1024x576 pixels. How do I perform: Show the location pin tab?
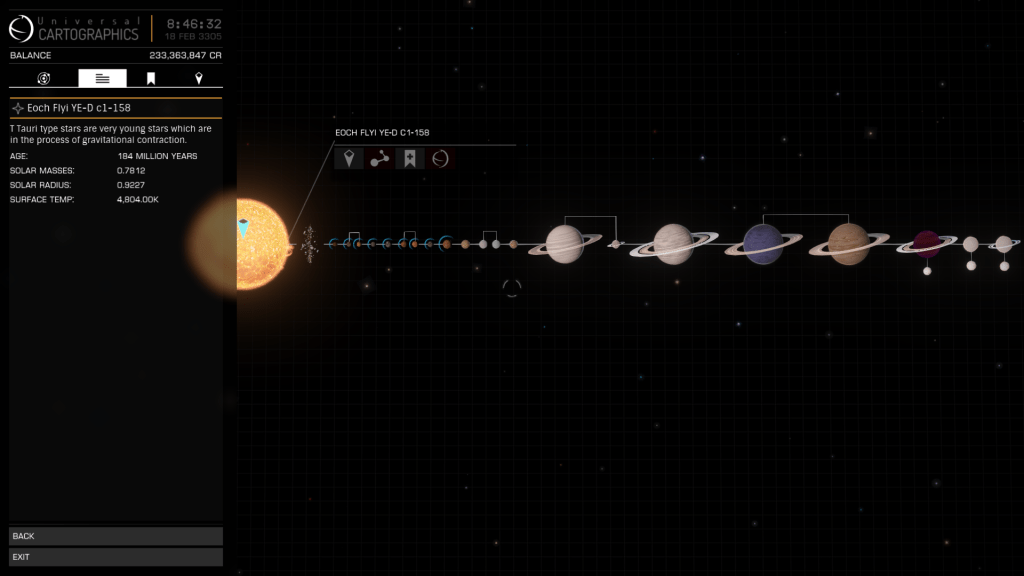(198, 78)
